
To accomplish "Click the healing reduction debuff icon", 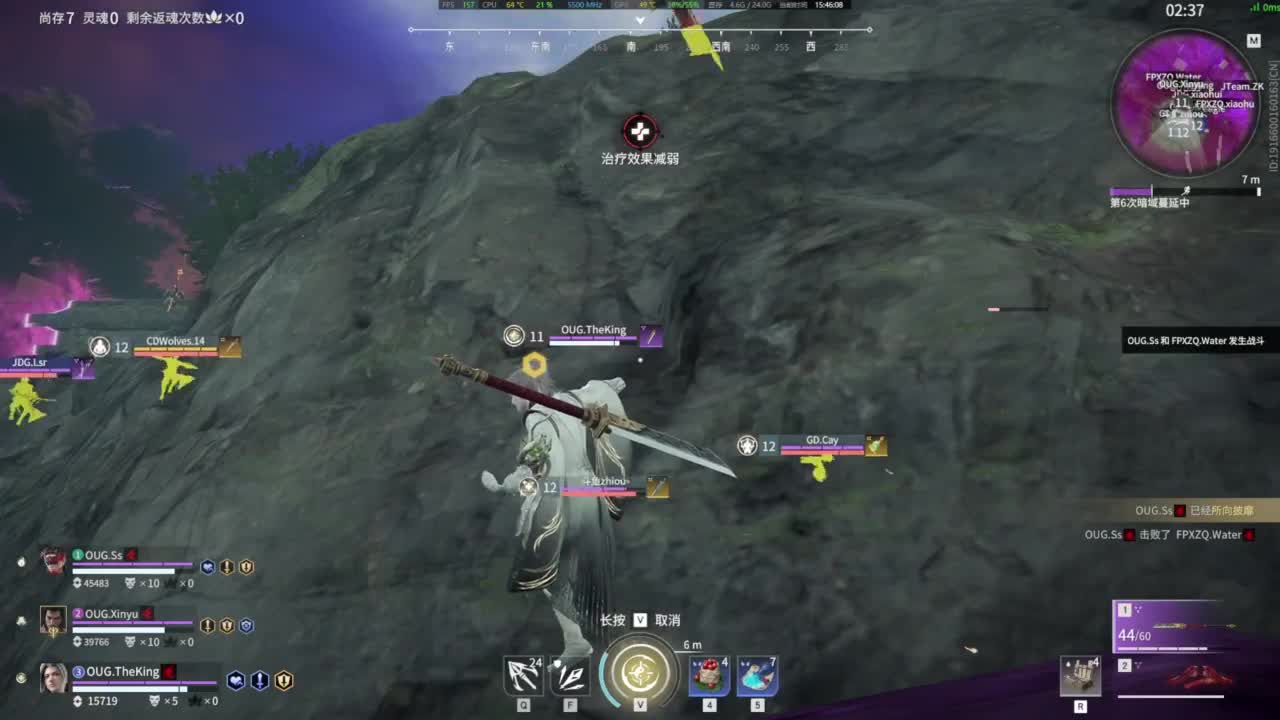I will point(640,130).
